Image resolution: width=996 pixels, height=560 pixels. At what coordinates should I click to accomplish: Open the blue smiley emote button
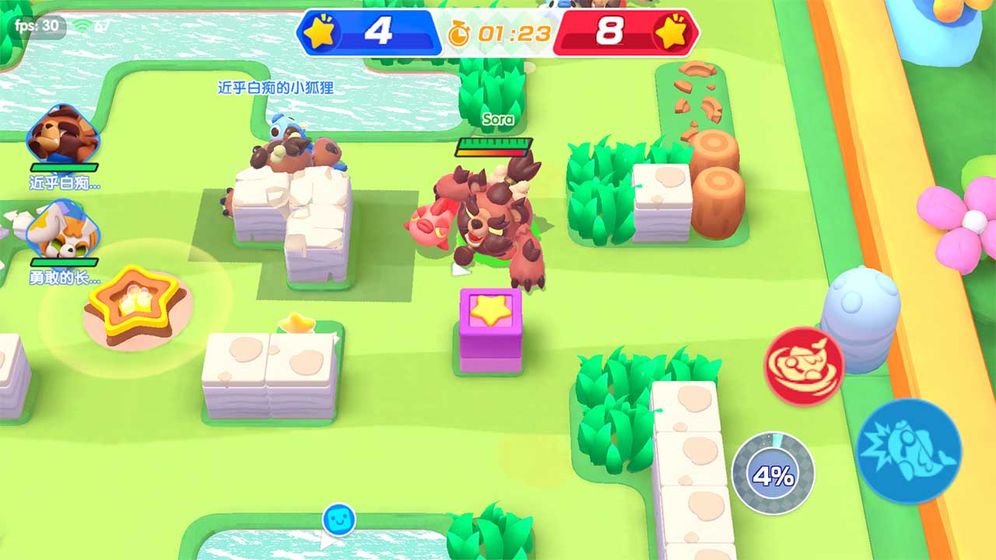click(338, 520)
